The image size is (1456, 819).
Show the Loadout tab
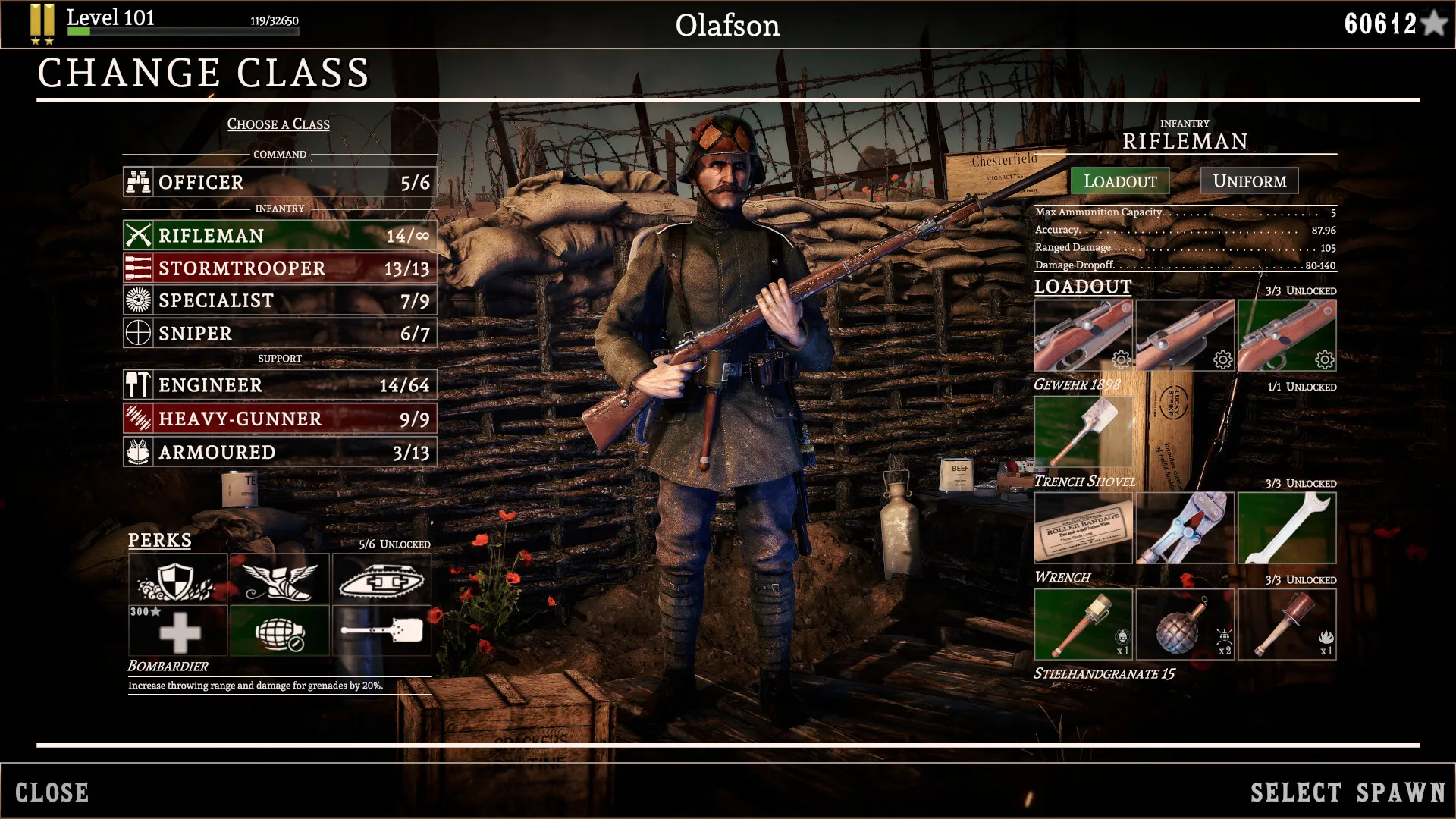[1119, 181]
